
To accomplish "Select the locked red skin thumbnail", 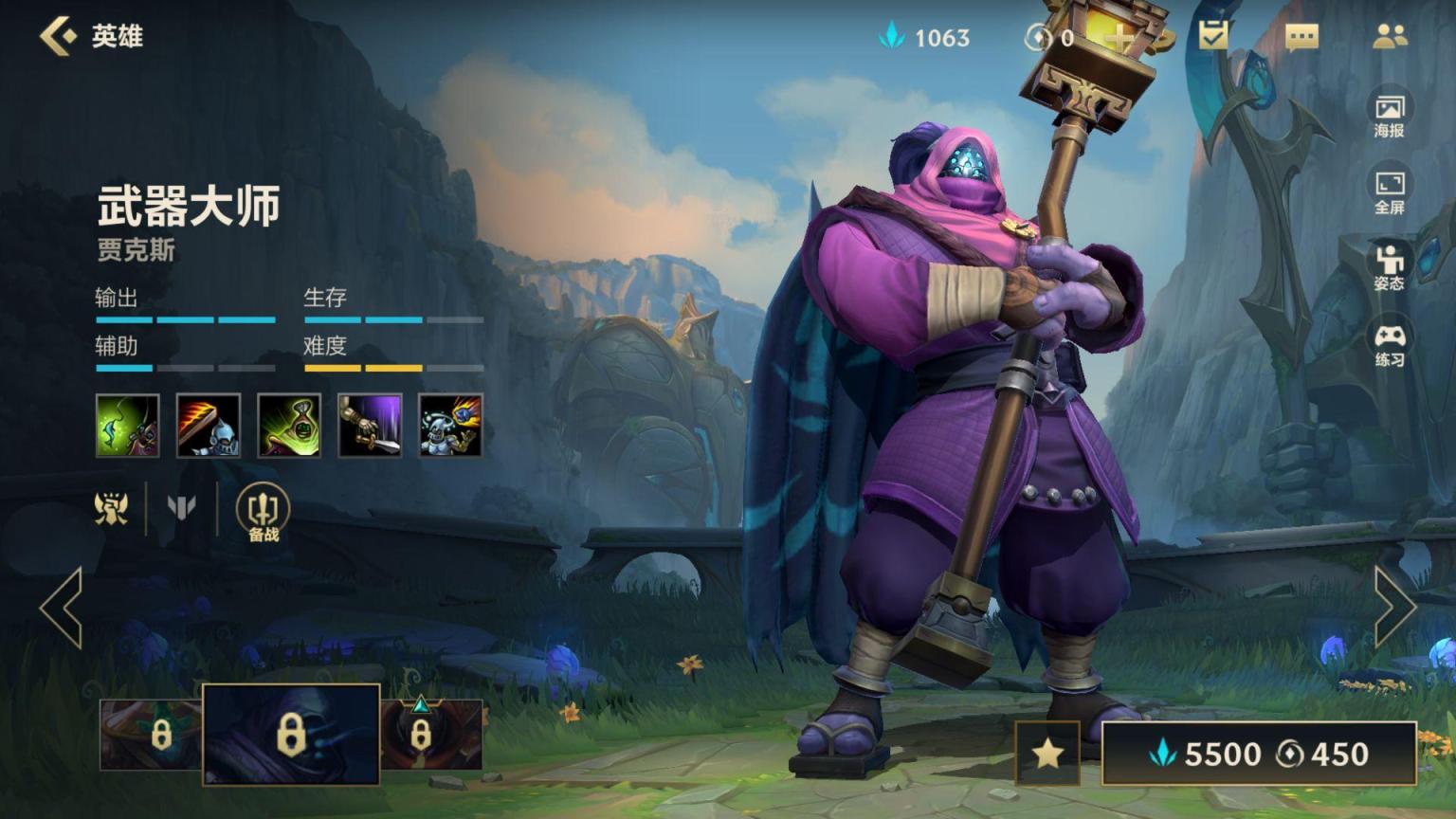I will 431,735.
